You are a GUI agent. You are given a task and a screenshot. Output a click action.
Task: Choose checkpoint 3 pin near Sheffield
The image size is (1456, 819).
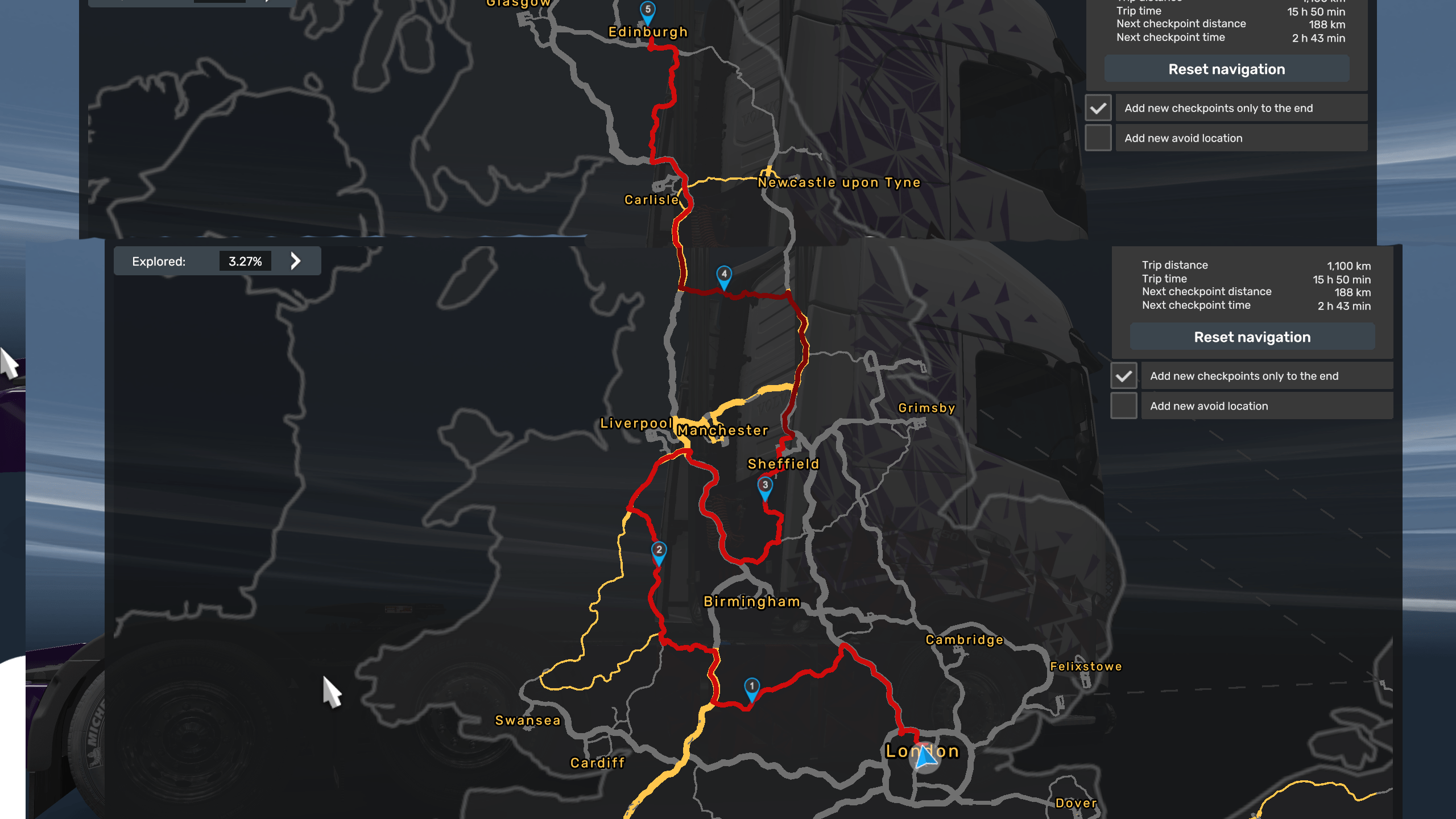765,486
